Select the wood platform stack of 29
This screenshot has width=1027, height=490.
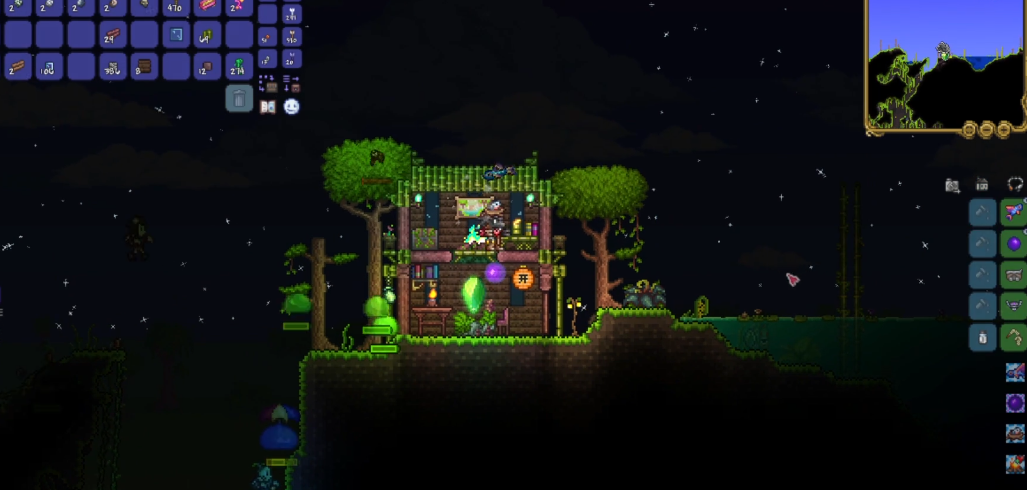112,36
